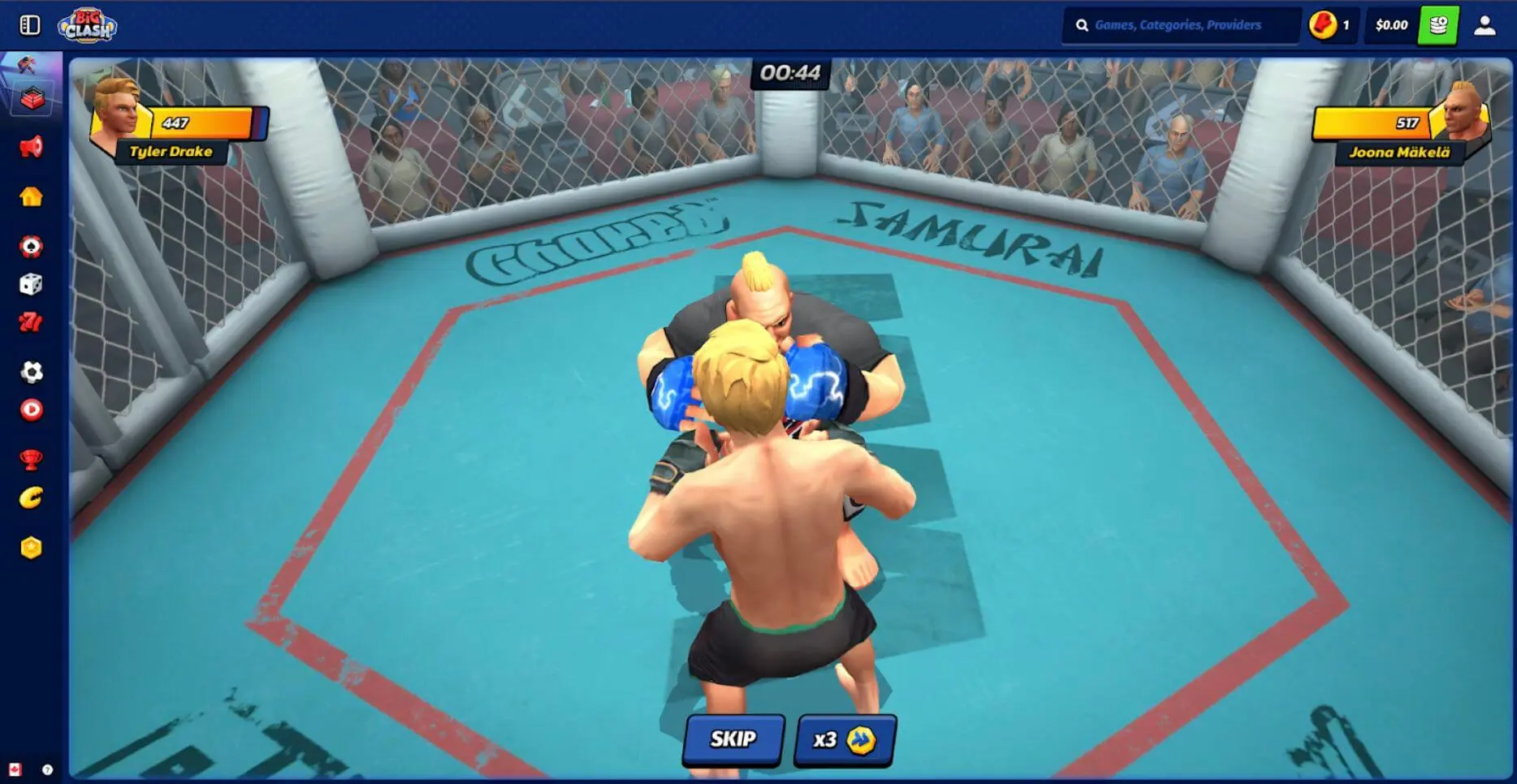
Task: Change region via the Canada flag
Action: pos(15,769)
